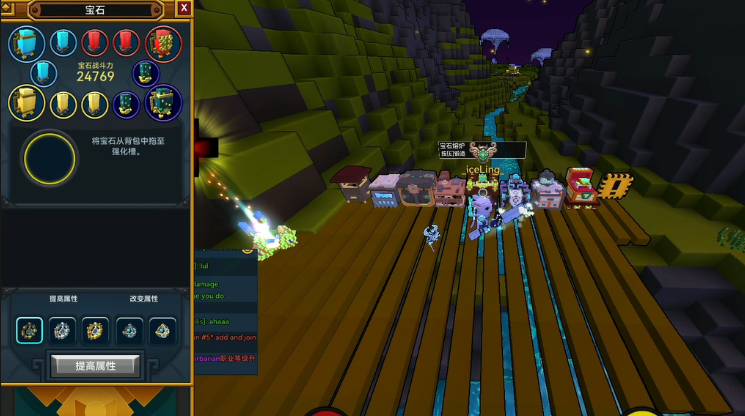
Task: Select the large red empowered gem
Action: pos(161,43)
